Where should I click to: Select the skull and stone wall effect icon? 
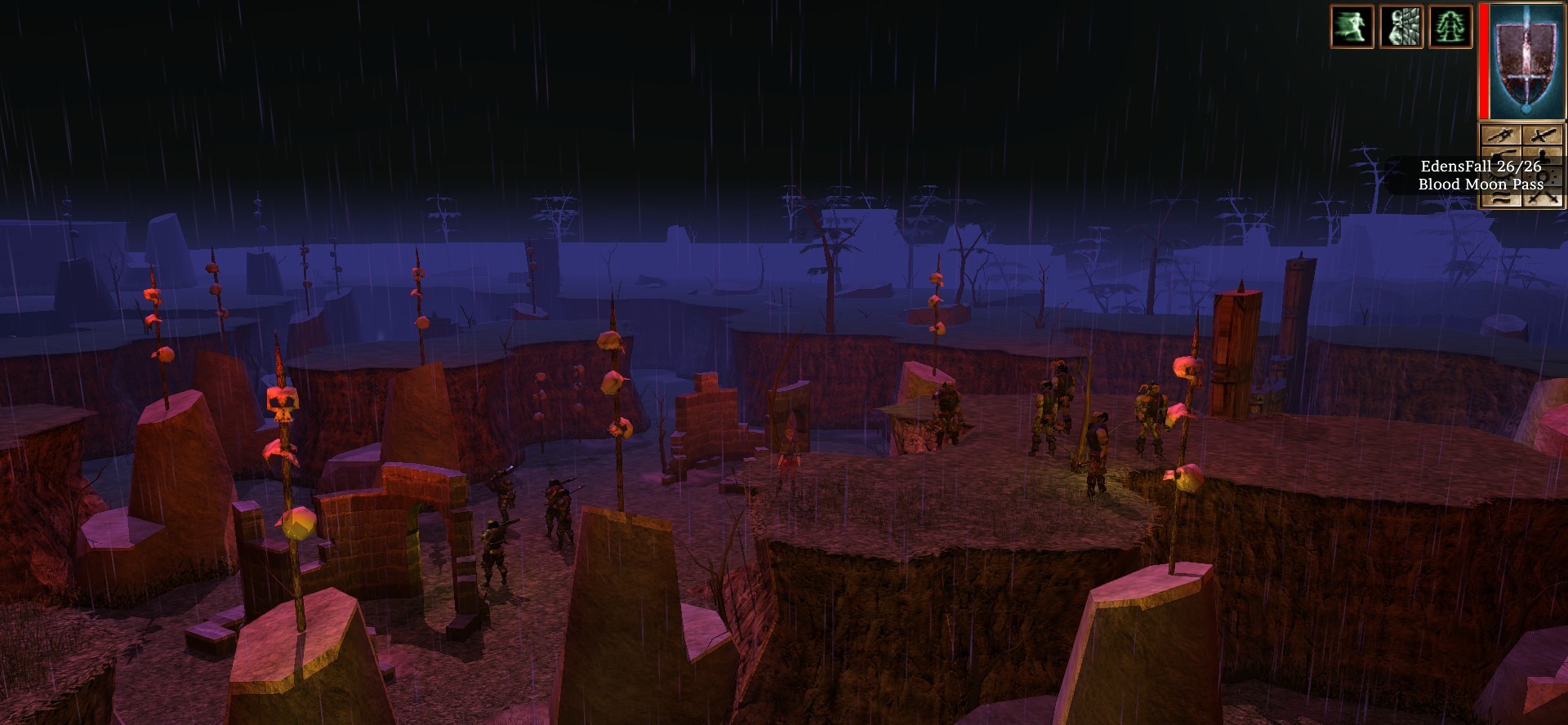[x=1401, y=26]
